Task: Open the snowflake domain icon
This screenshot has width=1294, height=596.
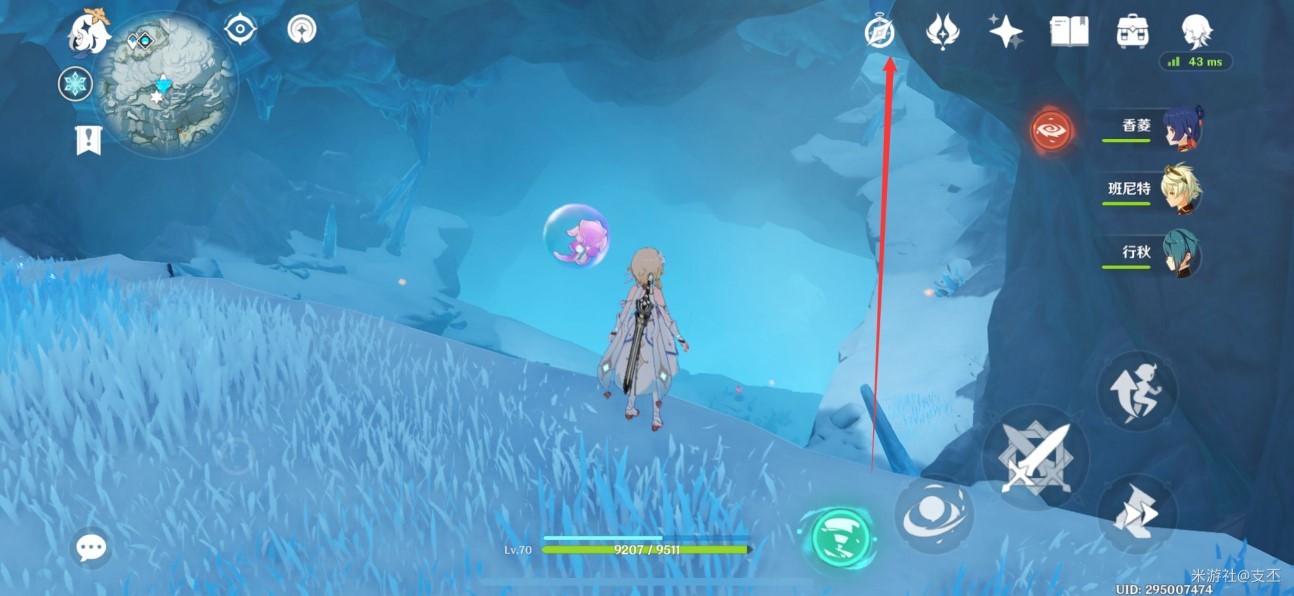Action: 75,84
